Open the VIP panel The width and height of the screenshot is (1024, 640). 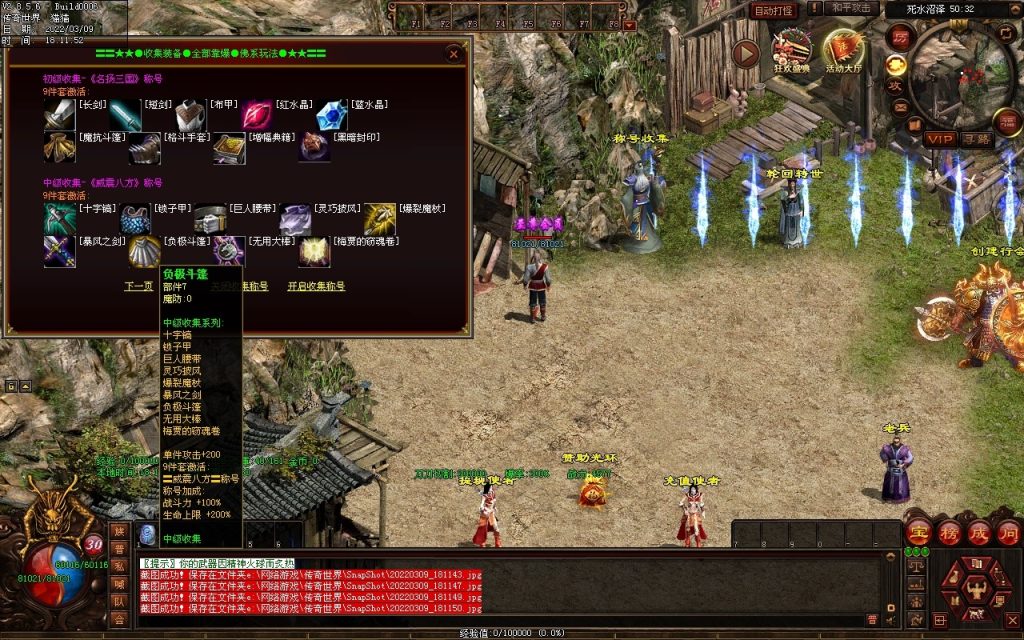point(939,138)
